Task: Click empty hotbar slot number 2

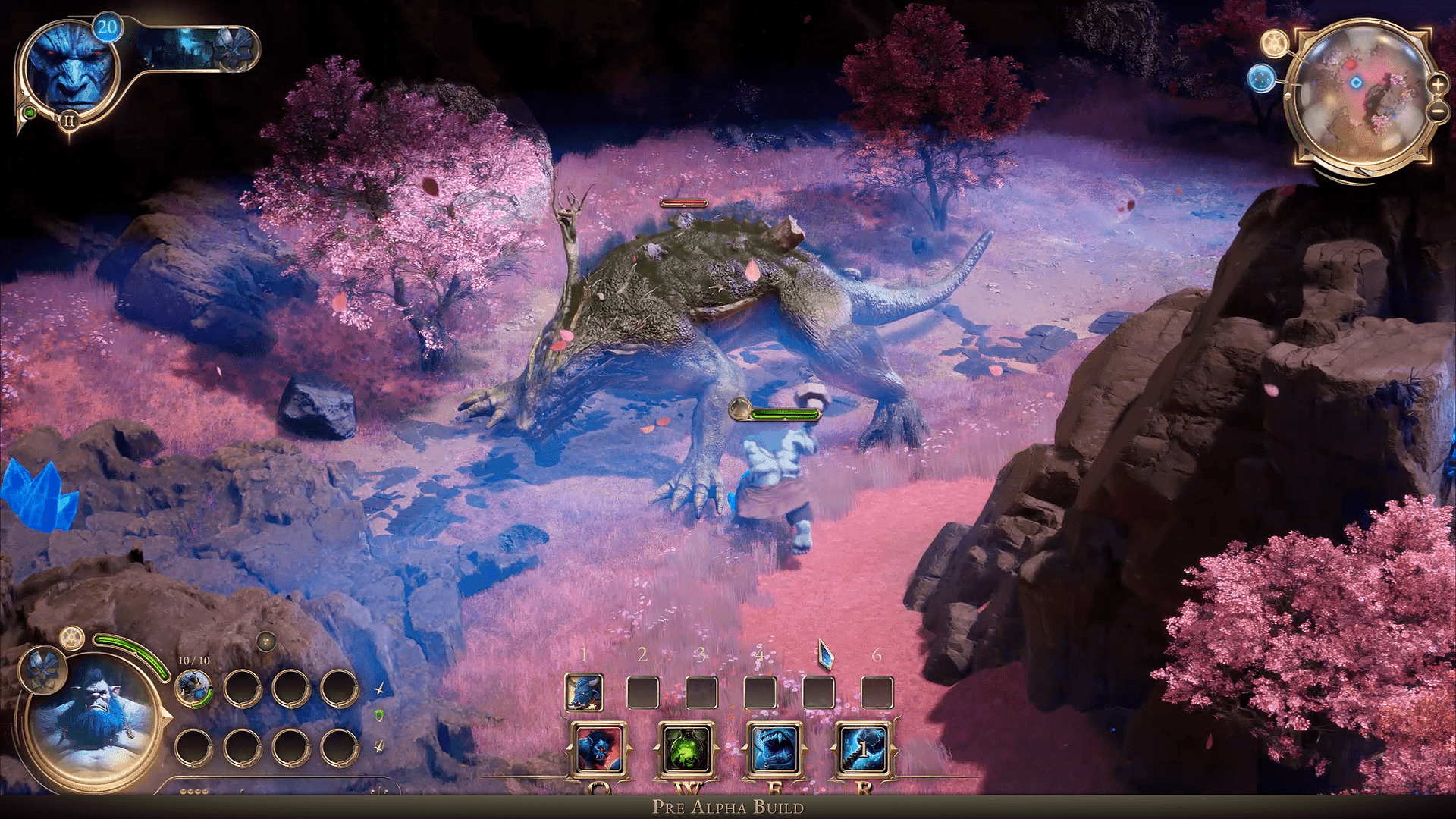Action: (642, 691)
